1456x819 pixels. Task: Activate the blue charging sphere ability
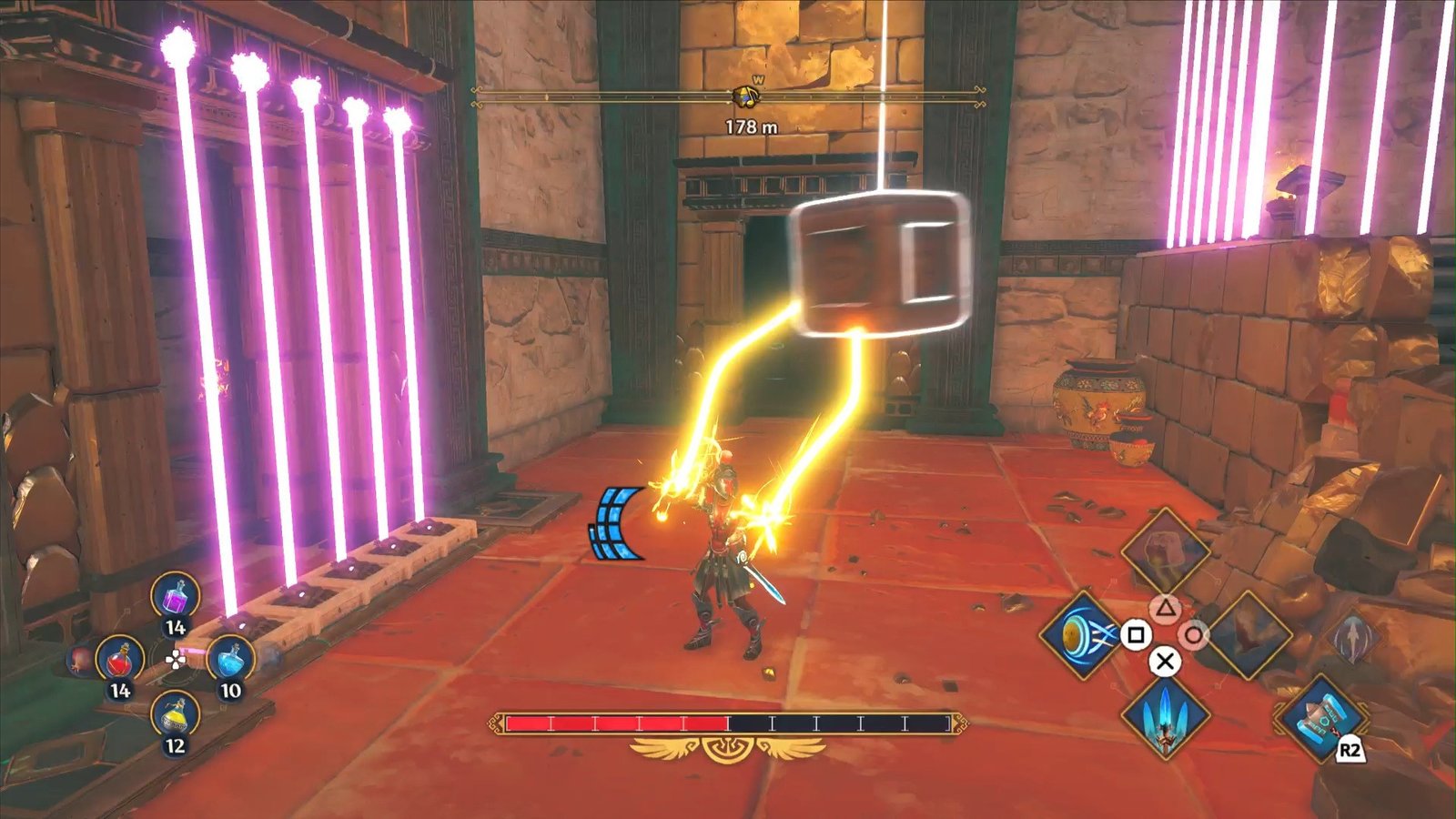1083,634
